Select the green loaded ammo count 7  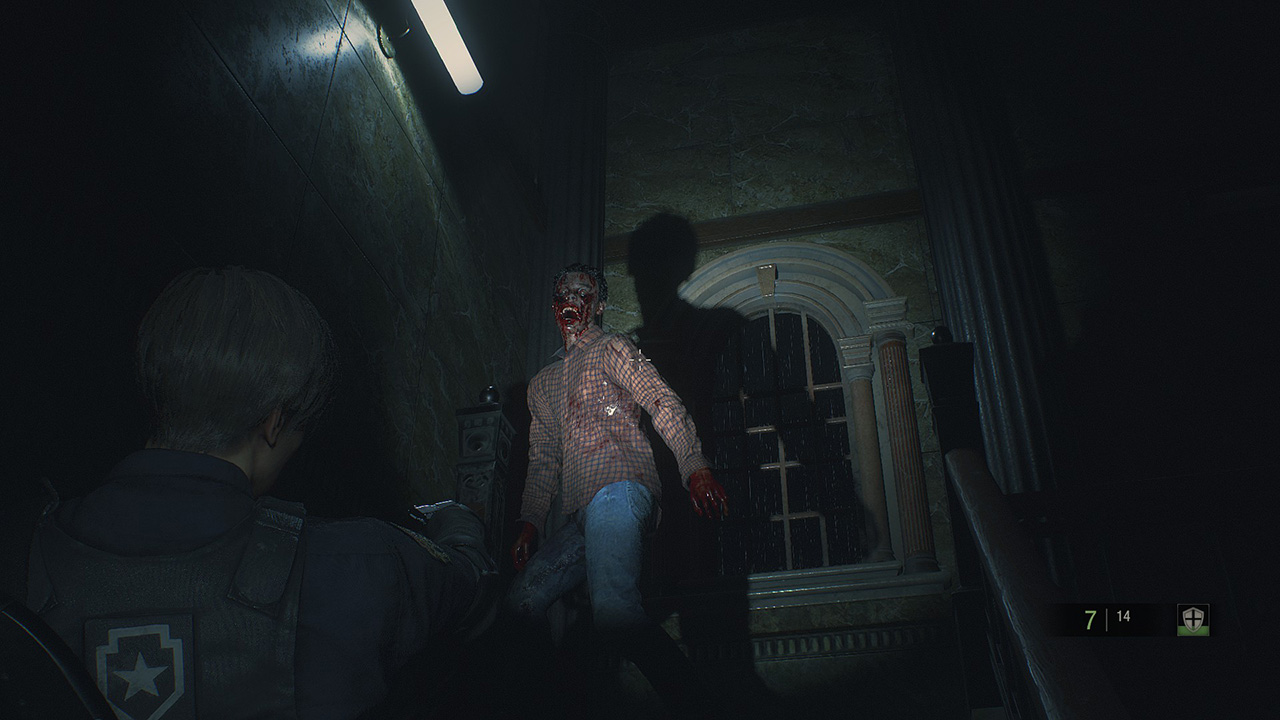point(1089,618)
